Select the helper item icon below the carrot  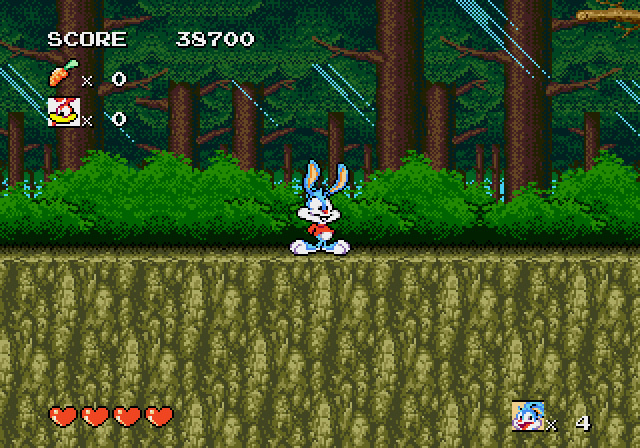coord(61,111)
